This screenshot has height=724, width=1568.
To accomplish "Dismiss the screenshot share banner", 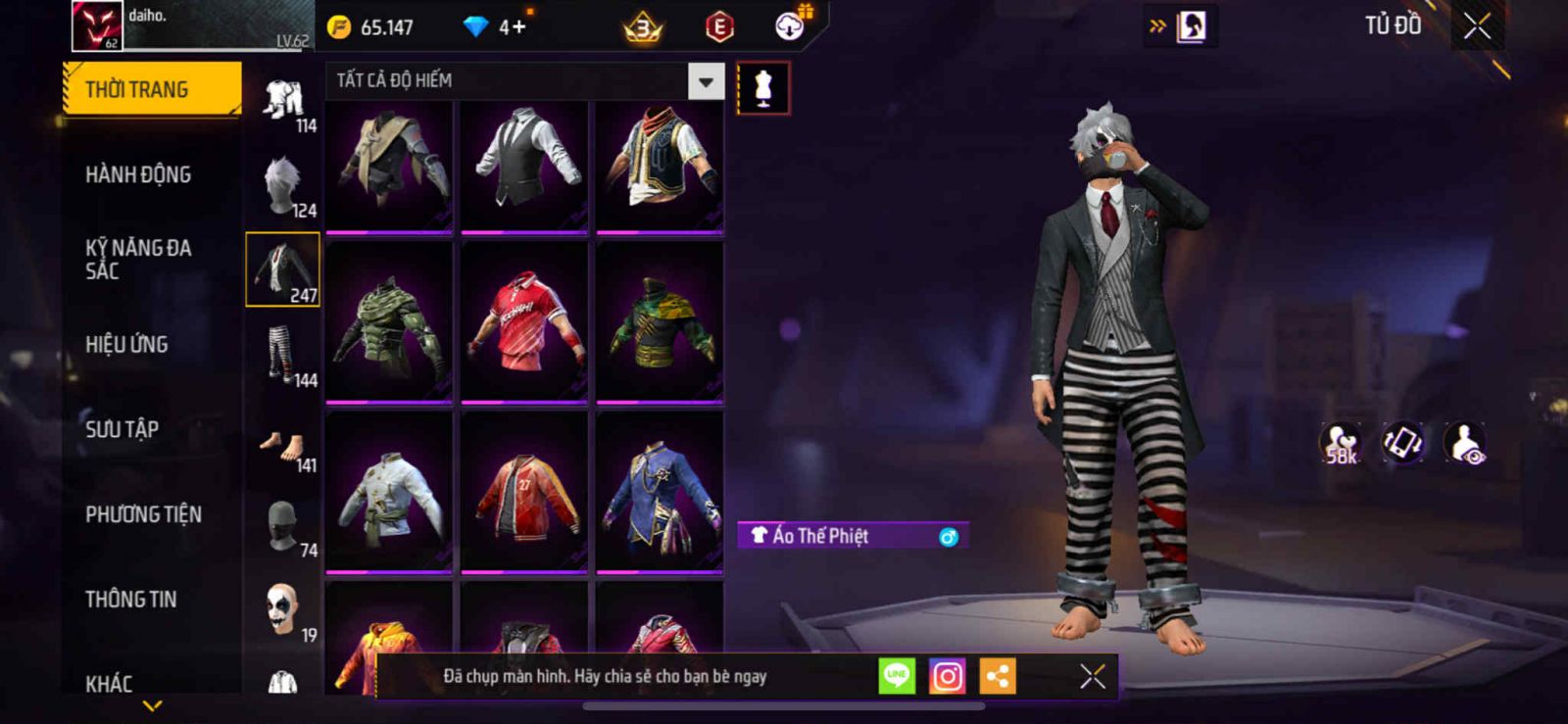I will [1093, 676].
